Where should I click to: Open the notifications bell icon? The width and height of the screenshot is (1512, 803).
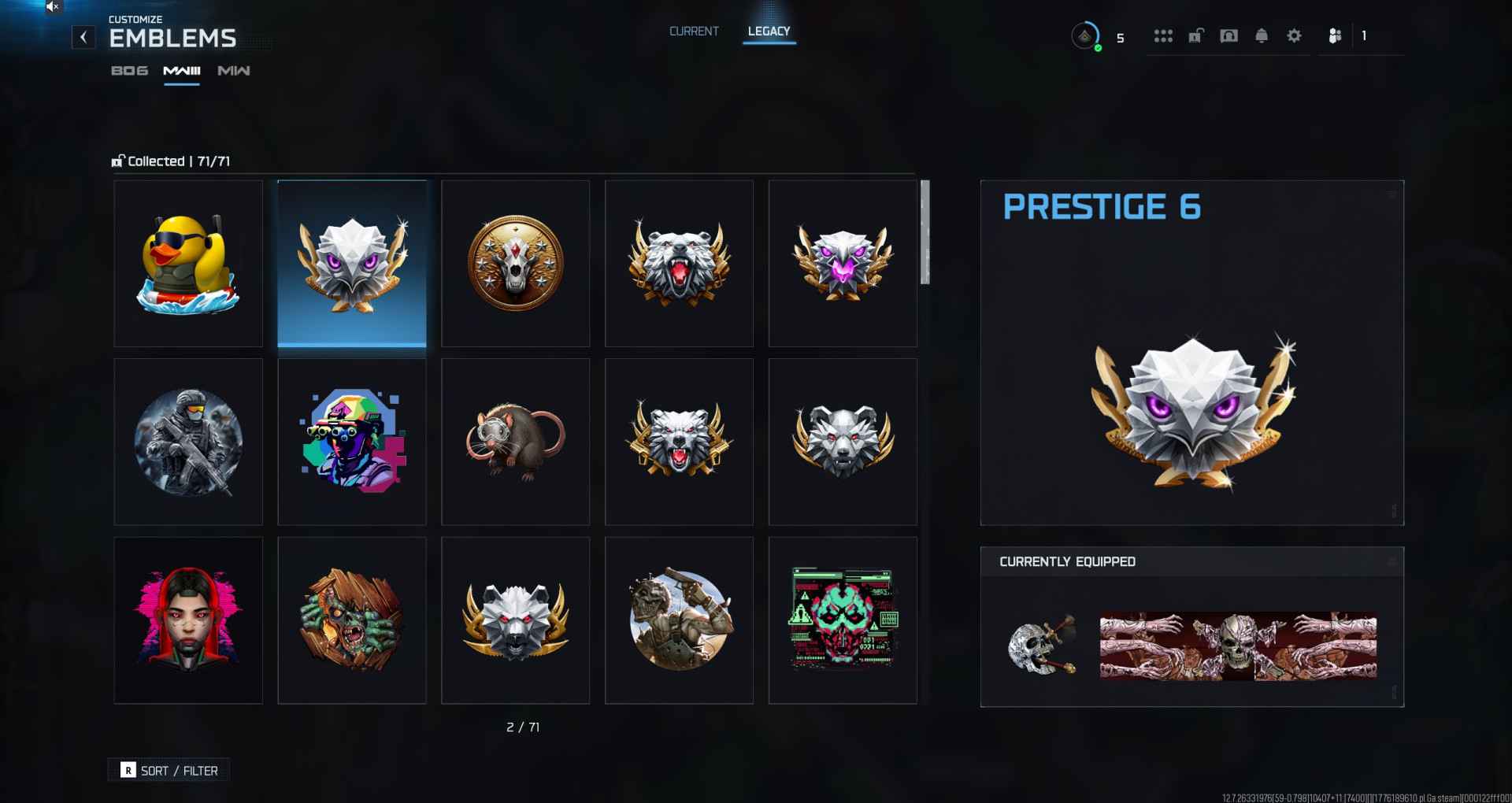tap(1261, 36)
